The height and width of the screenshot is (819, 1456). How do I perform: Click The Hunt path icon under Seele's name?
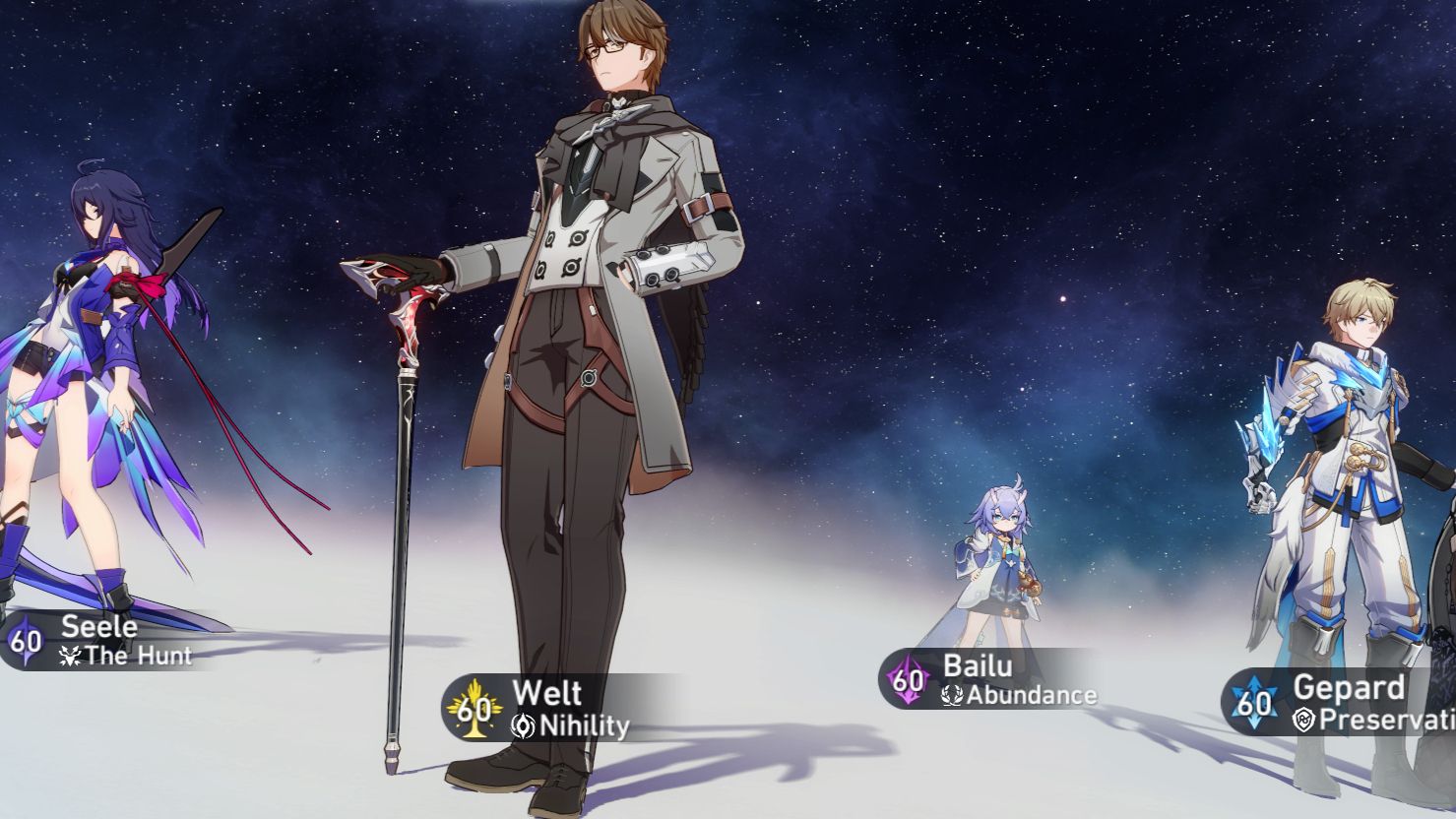[x=72, y=658]
